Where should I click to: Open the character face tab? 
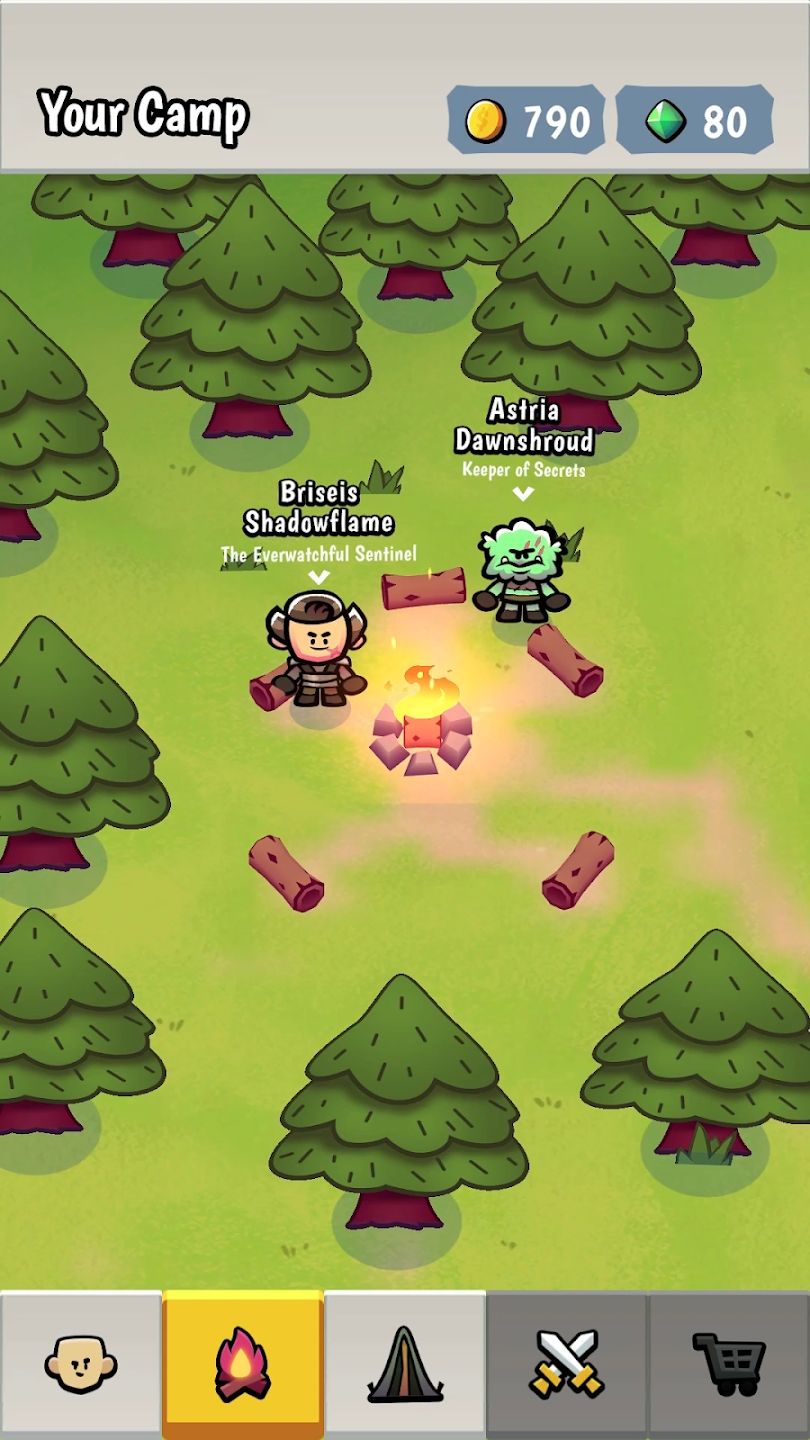[81, 1364]
